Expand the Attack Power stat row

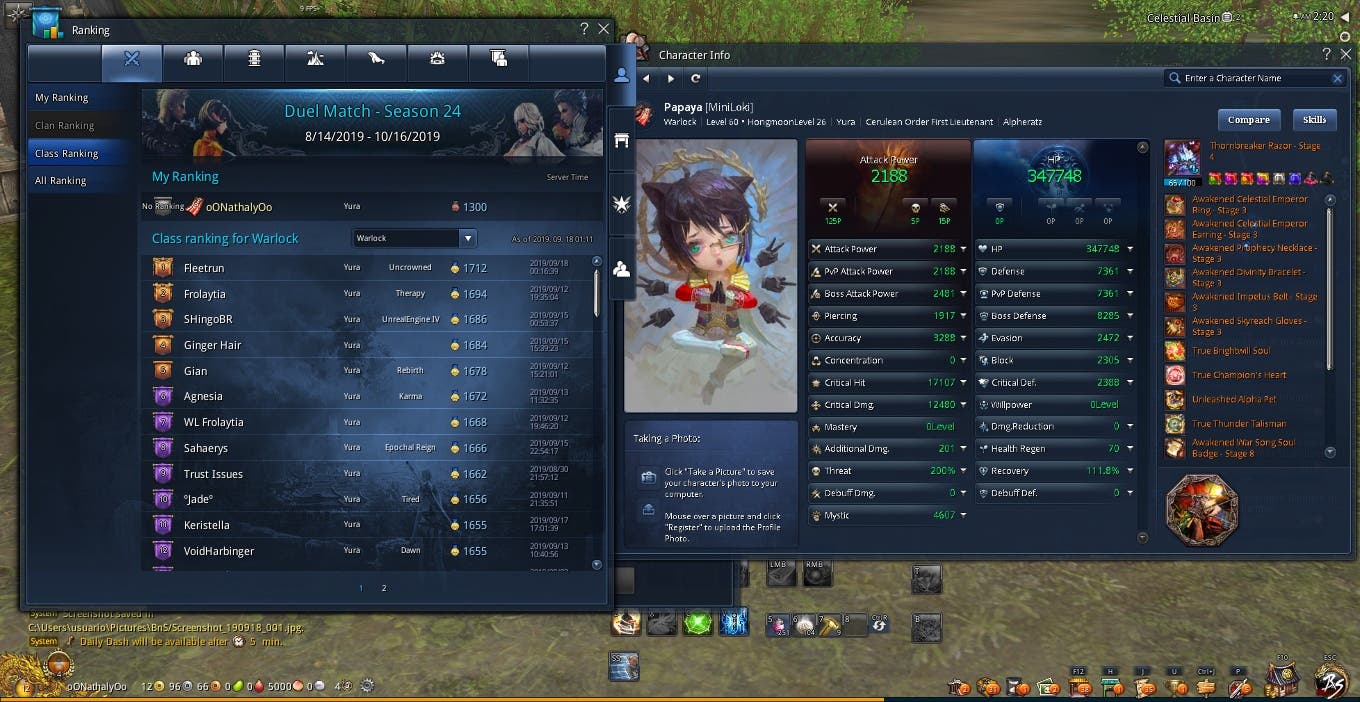(963, 249)
